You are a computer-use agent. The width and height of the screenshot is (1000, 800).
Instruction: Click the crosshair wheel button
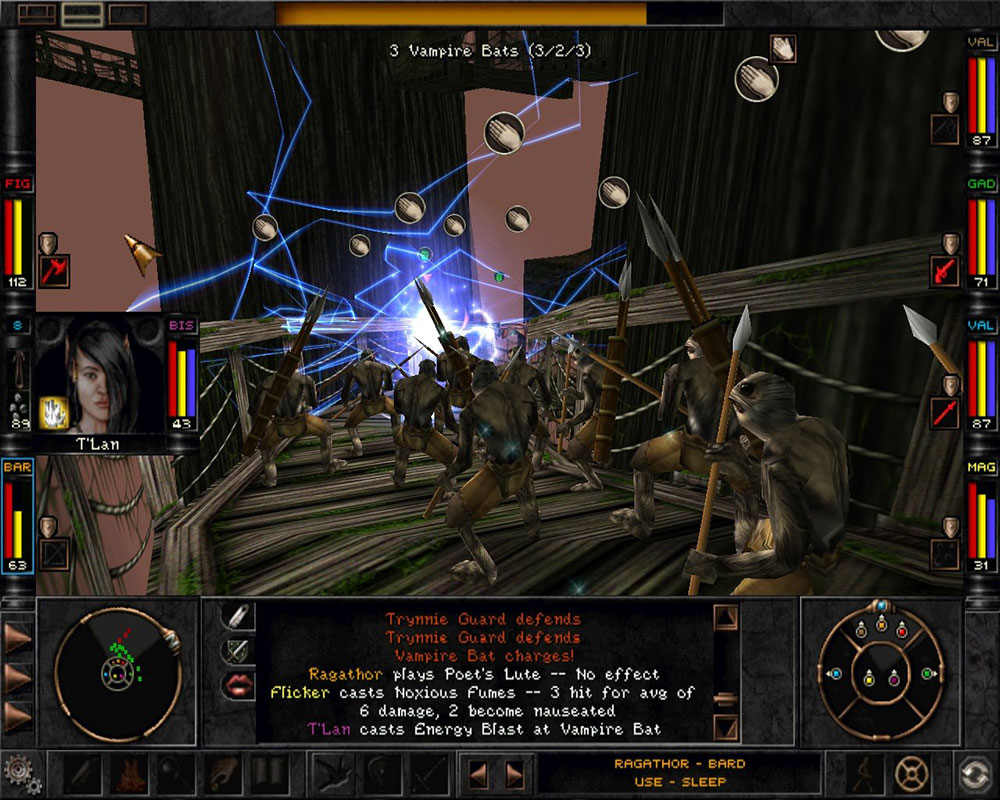tap(910, 773)
